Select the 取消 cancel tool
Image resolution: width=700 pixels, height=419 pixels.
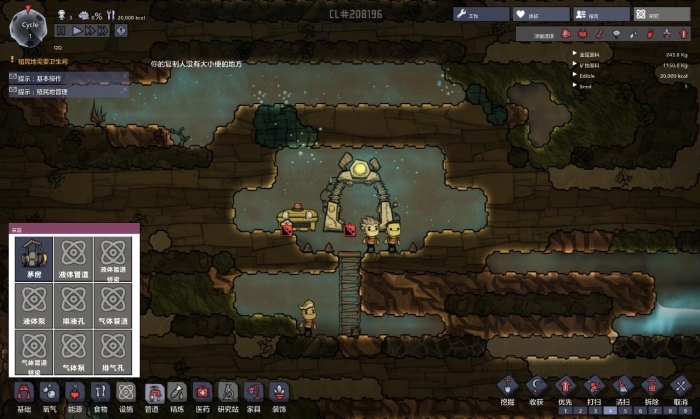click(x=680, y=390)
